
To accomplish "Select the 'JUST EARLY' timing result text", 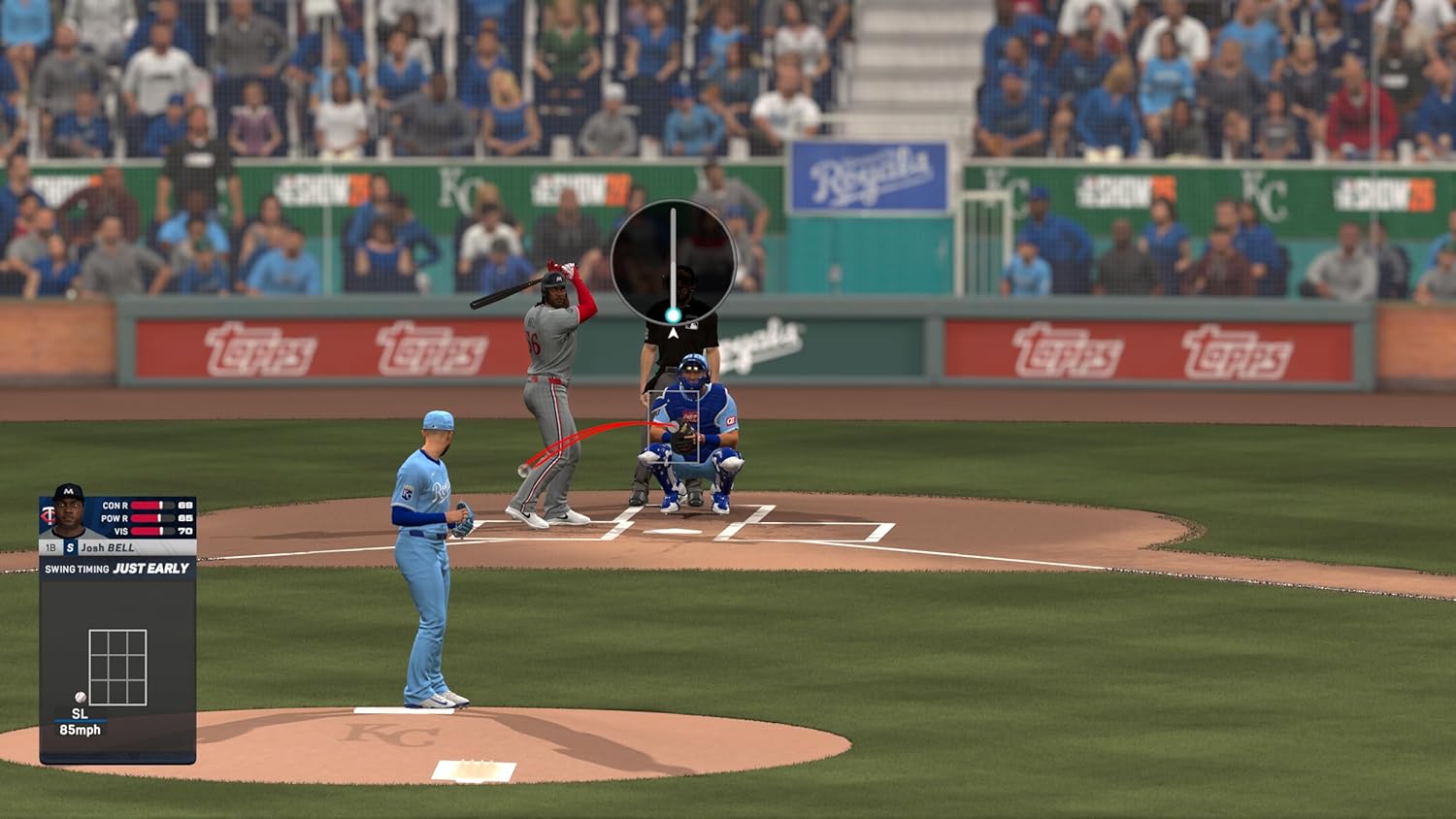I will [149, 568].
